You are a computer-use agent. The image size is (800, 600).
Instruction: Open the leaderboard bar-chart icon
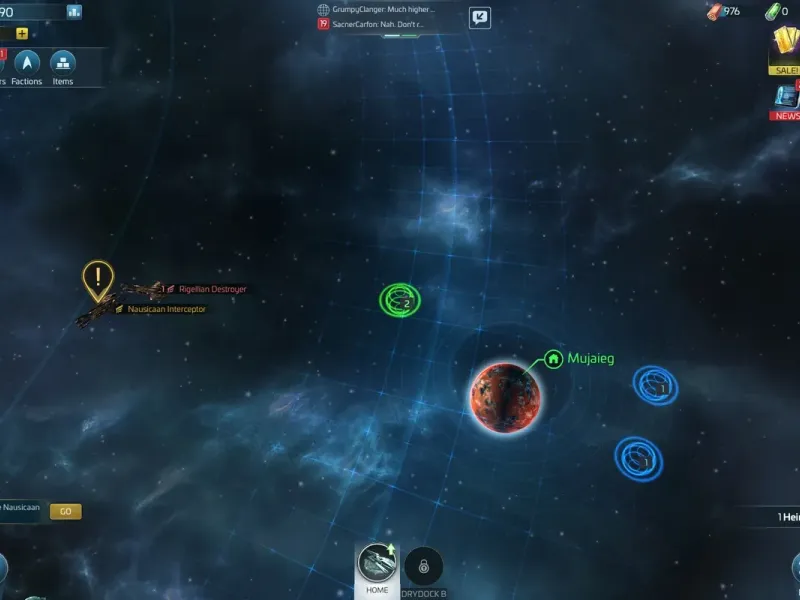coord(74,12)
